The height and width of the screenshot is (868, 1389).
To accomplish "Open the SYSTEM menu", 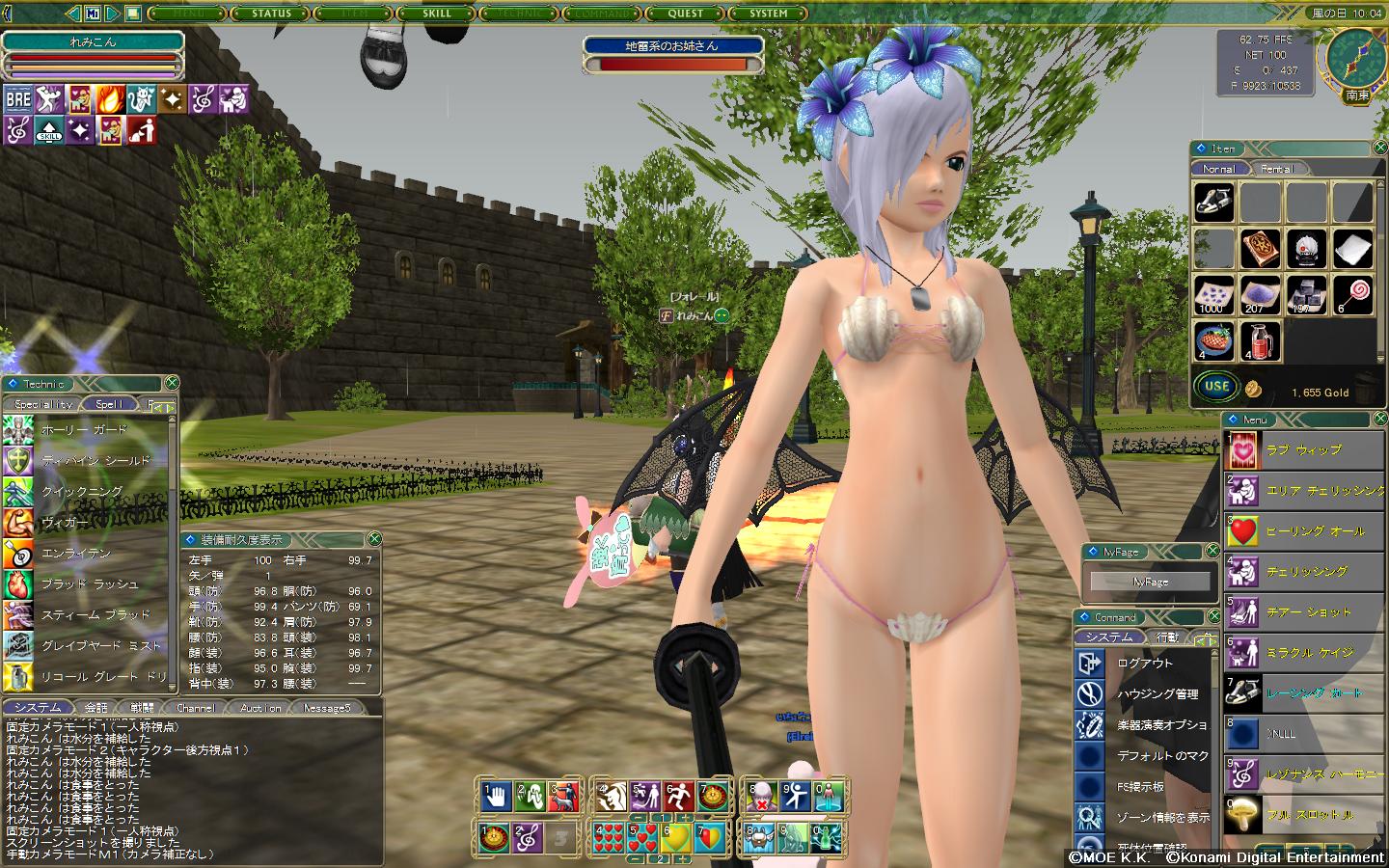I will (769, 14).
